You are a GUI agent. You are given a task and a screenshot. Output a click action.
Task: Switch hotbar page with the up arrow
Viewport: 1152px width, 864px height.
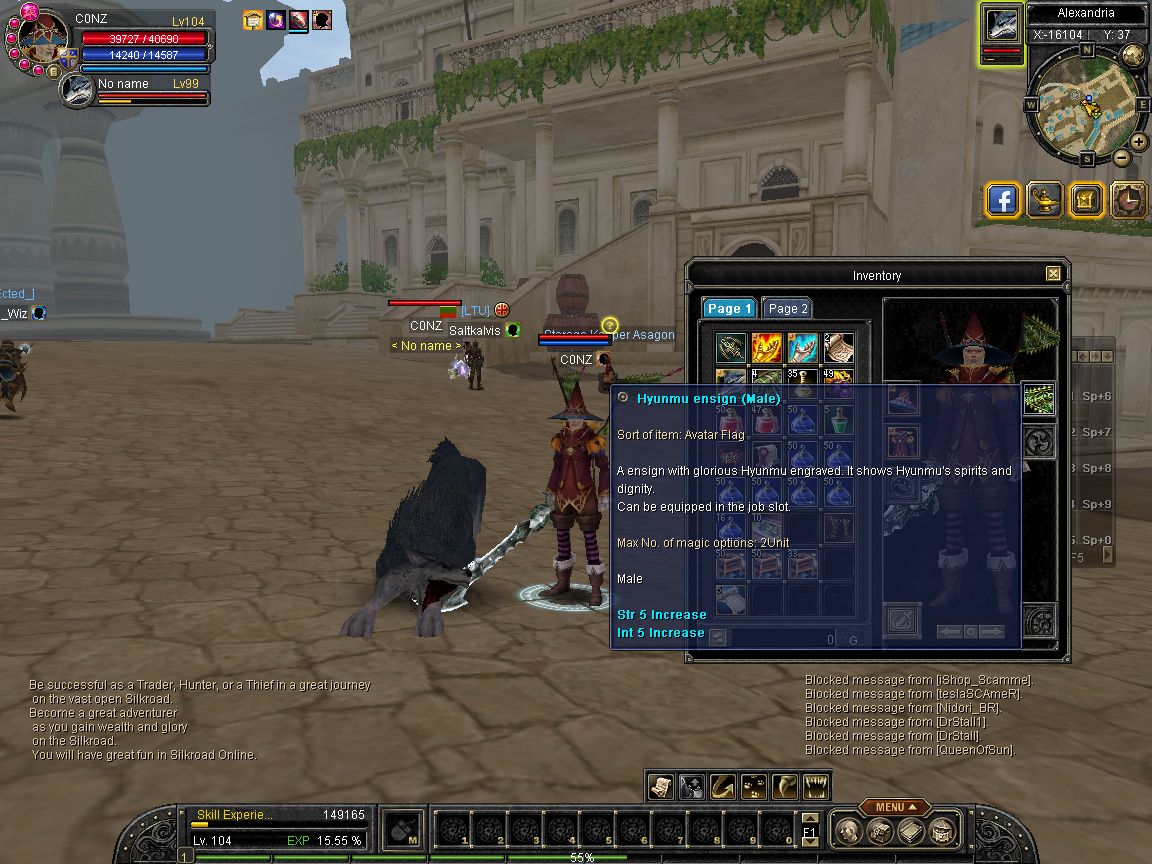click(811, 820)
